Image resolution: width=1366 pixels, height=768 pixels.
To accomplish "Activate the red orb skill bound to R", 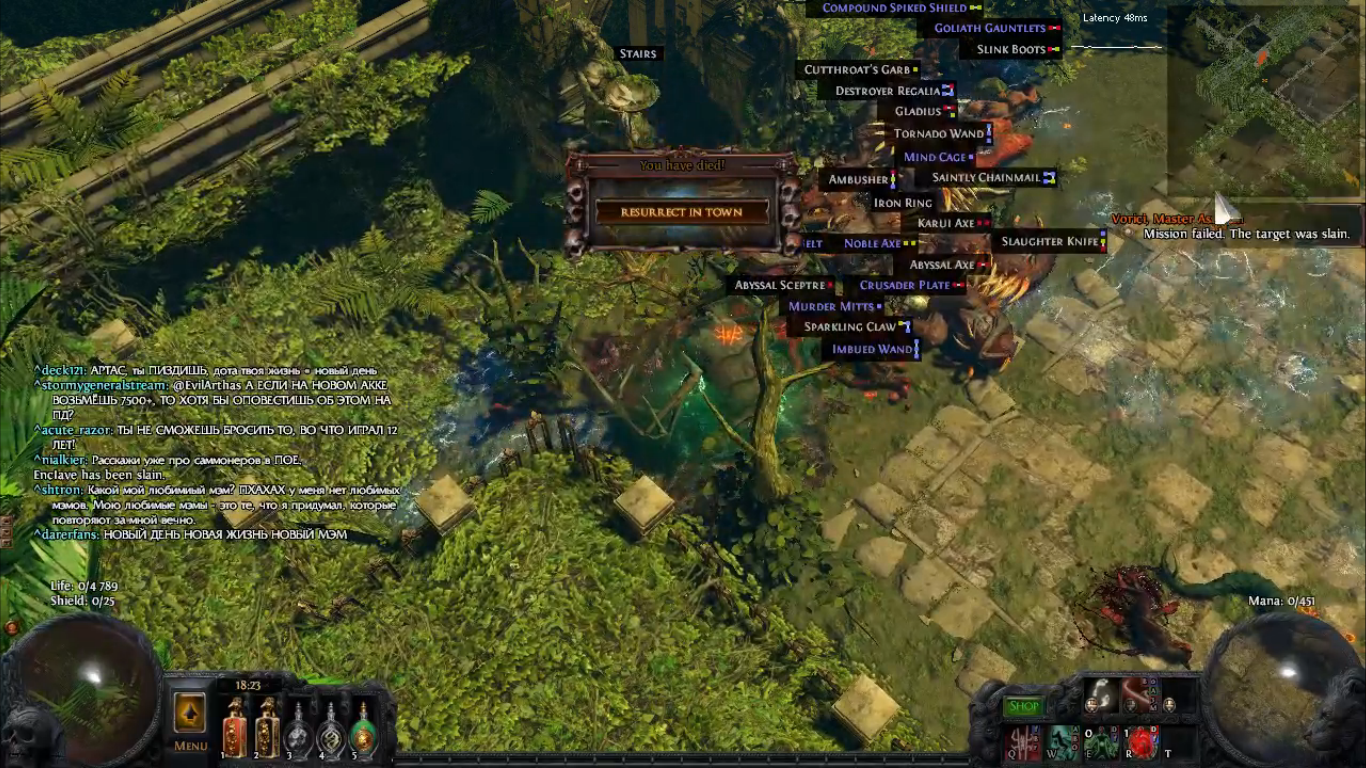I will coord(1141,742).
